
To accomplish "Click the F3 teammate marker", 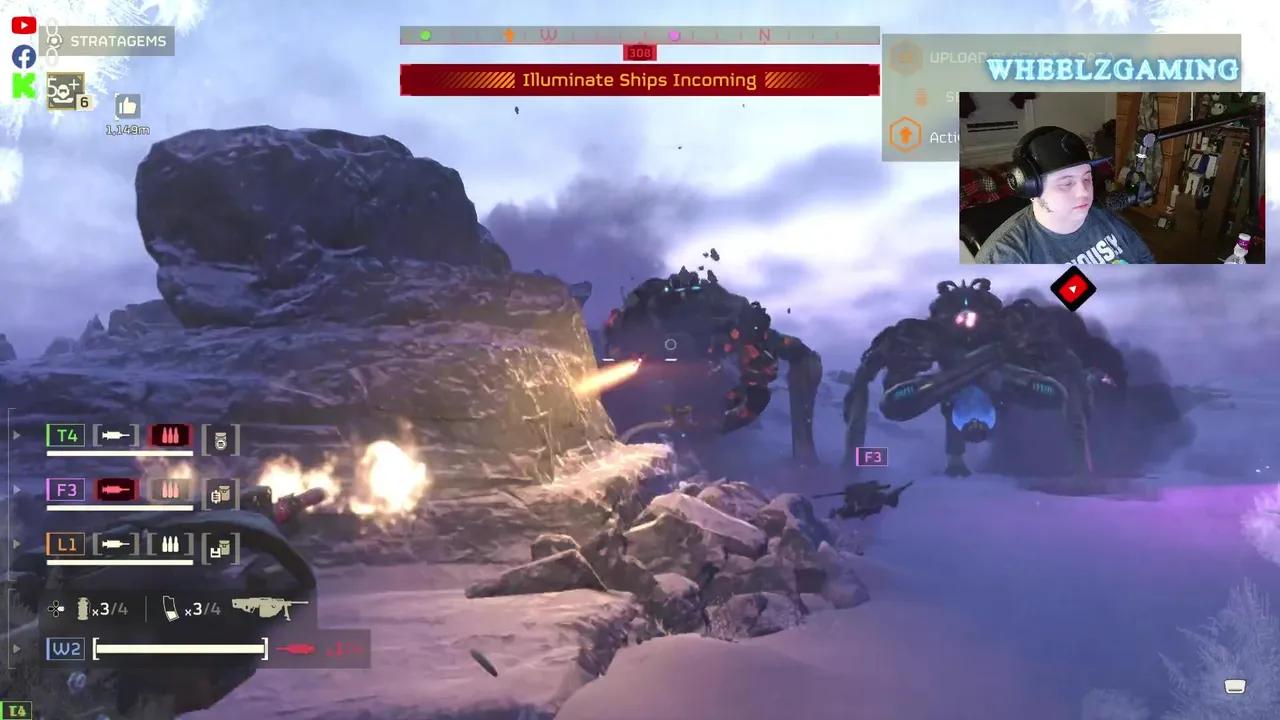I will coord(872,457).
